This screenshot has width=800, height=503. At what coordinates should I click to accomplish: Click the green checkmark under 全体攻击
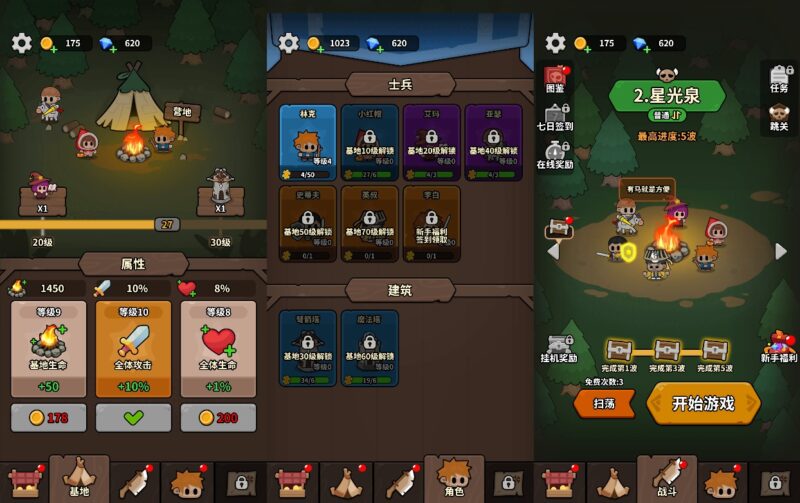(x=133, y=417)
